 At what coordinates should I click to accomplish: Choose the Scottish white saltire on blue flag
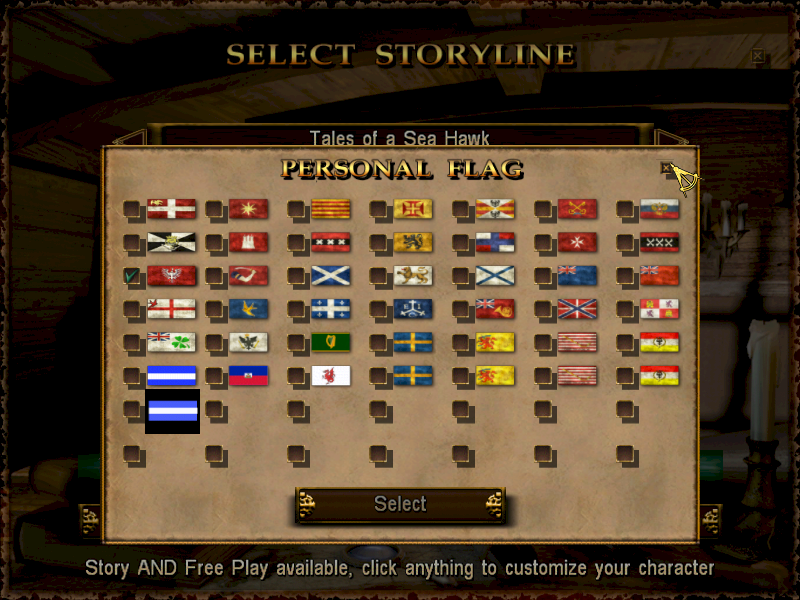329,275
